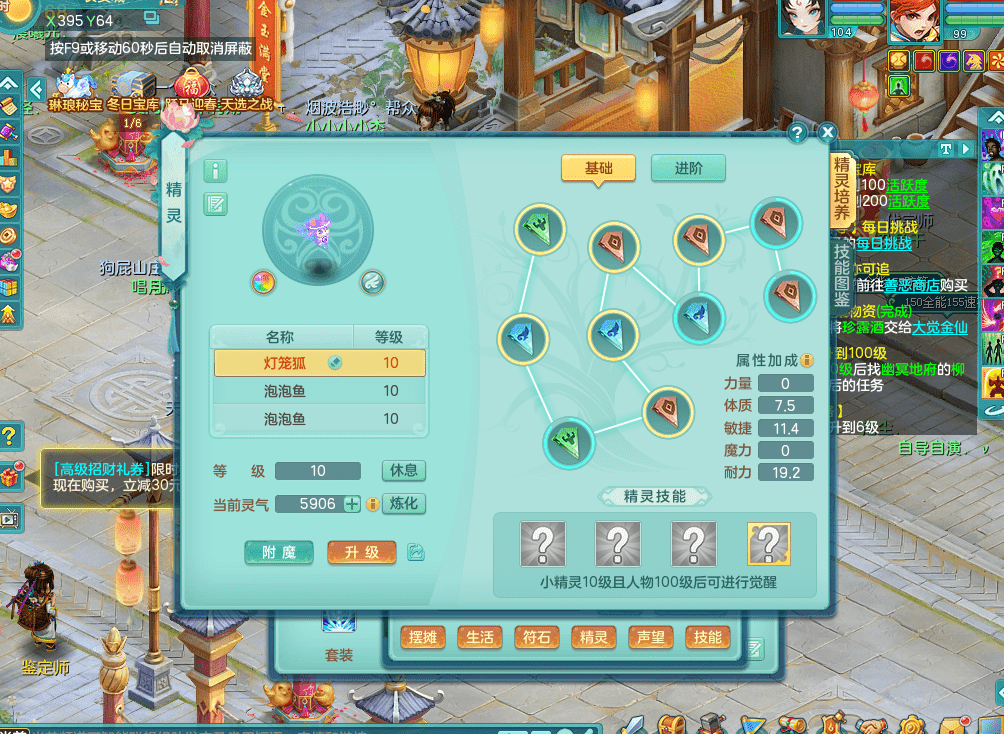Click the 炼化 button

404,503
